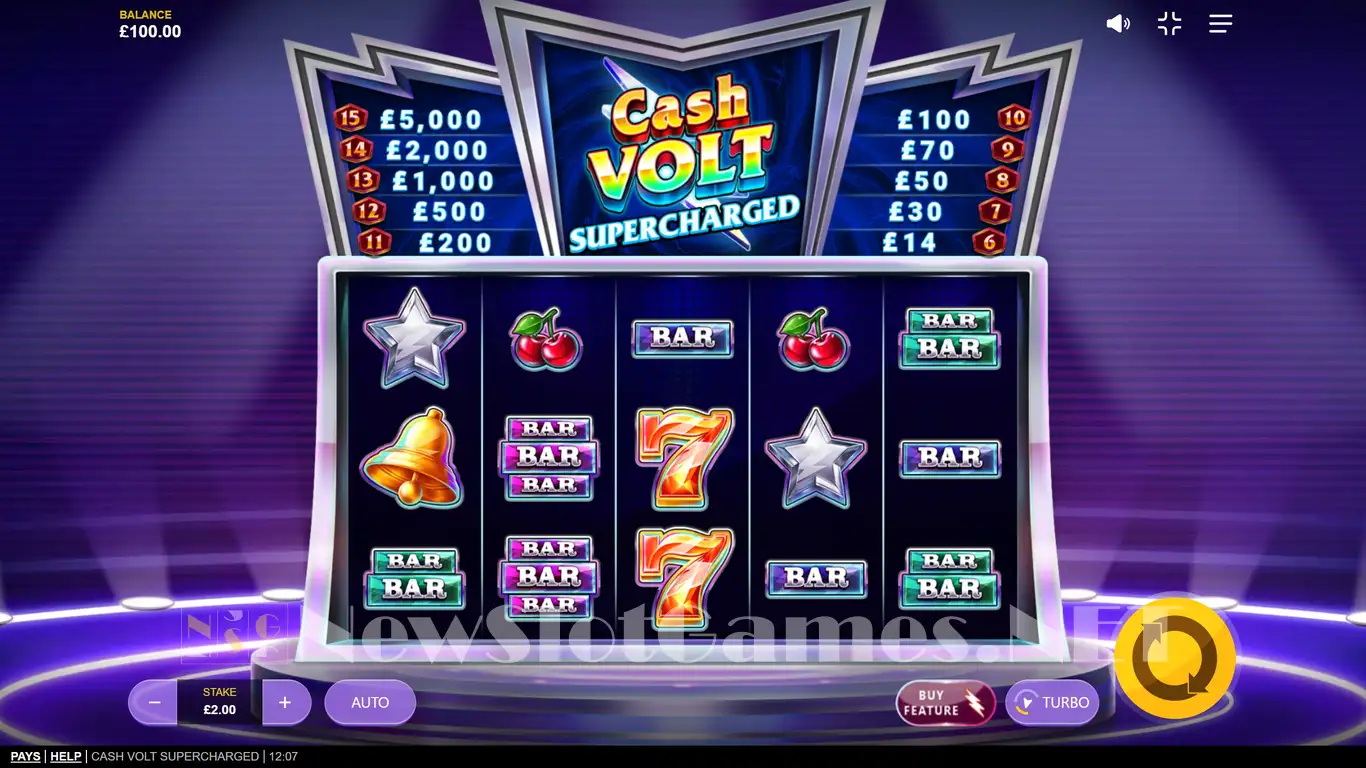Show the PAYS paytable
Viewport: 1366px width, 768px height.
pos(25,757)
